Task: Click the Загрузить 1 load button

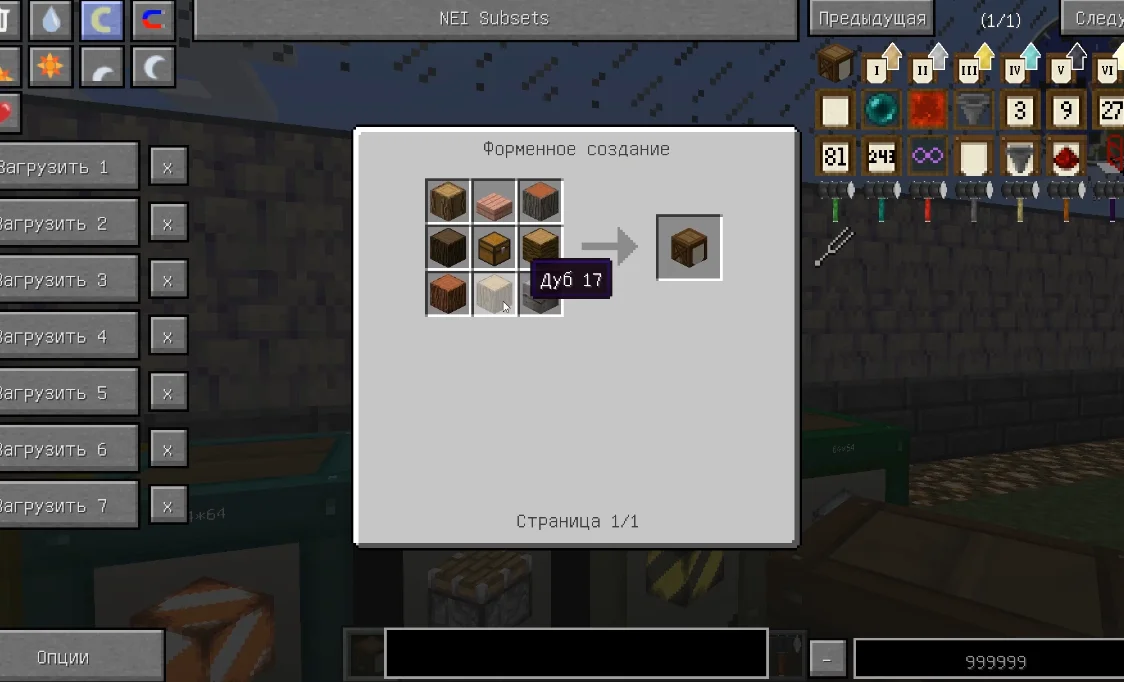Action: [68, 167]
